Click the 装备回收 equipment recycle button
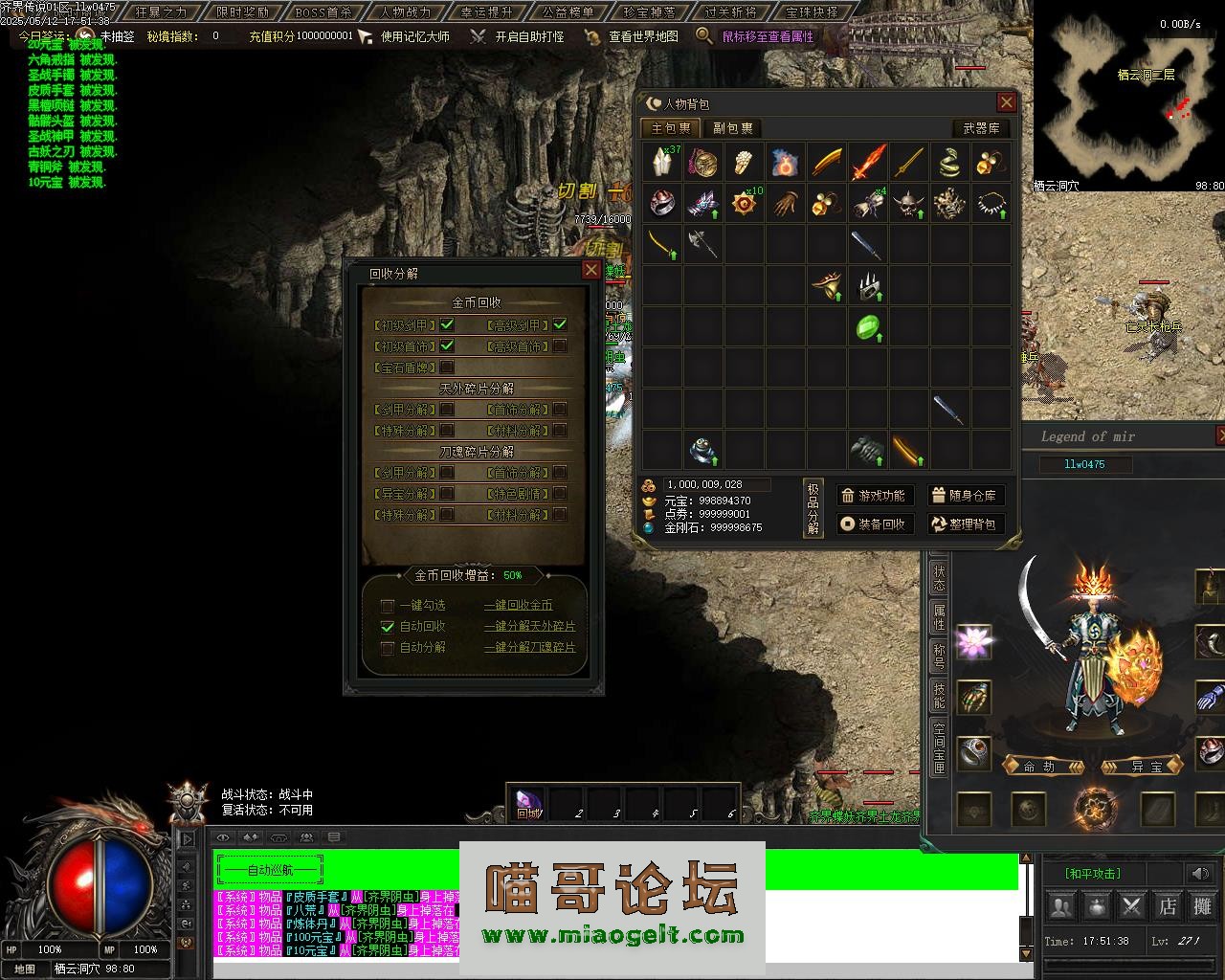Image resolution: width=1225 pixels, height=980 pixels. tap(875, 523)
